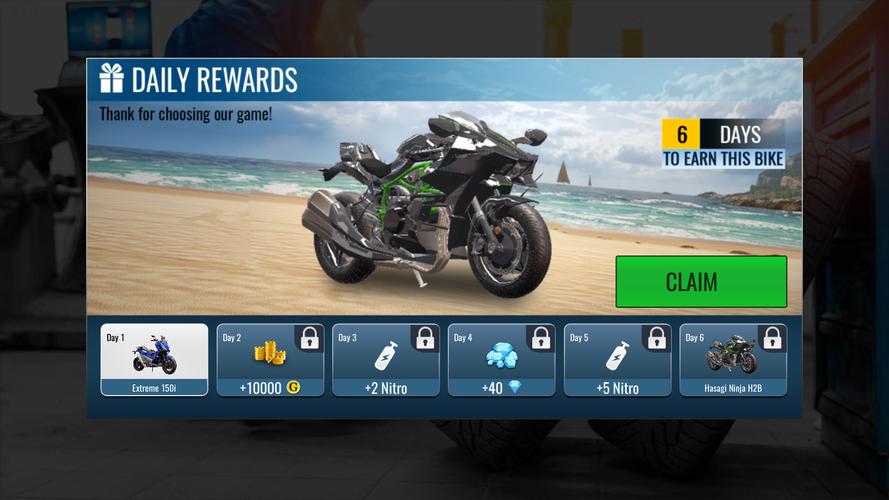This screenshot has height=500, width=889.
Task: Choose the Day 2 +10000 coins tile
Action: [x=270, y=360]
